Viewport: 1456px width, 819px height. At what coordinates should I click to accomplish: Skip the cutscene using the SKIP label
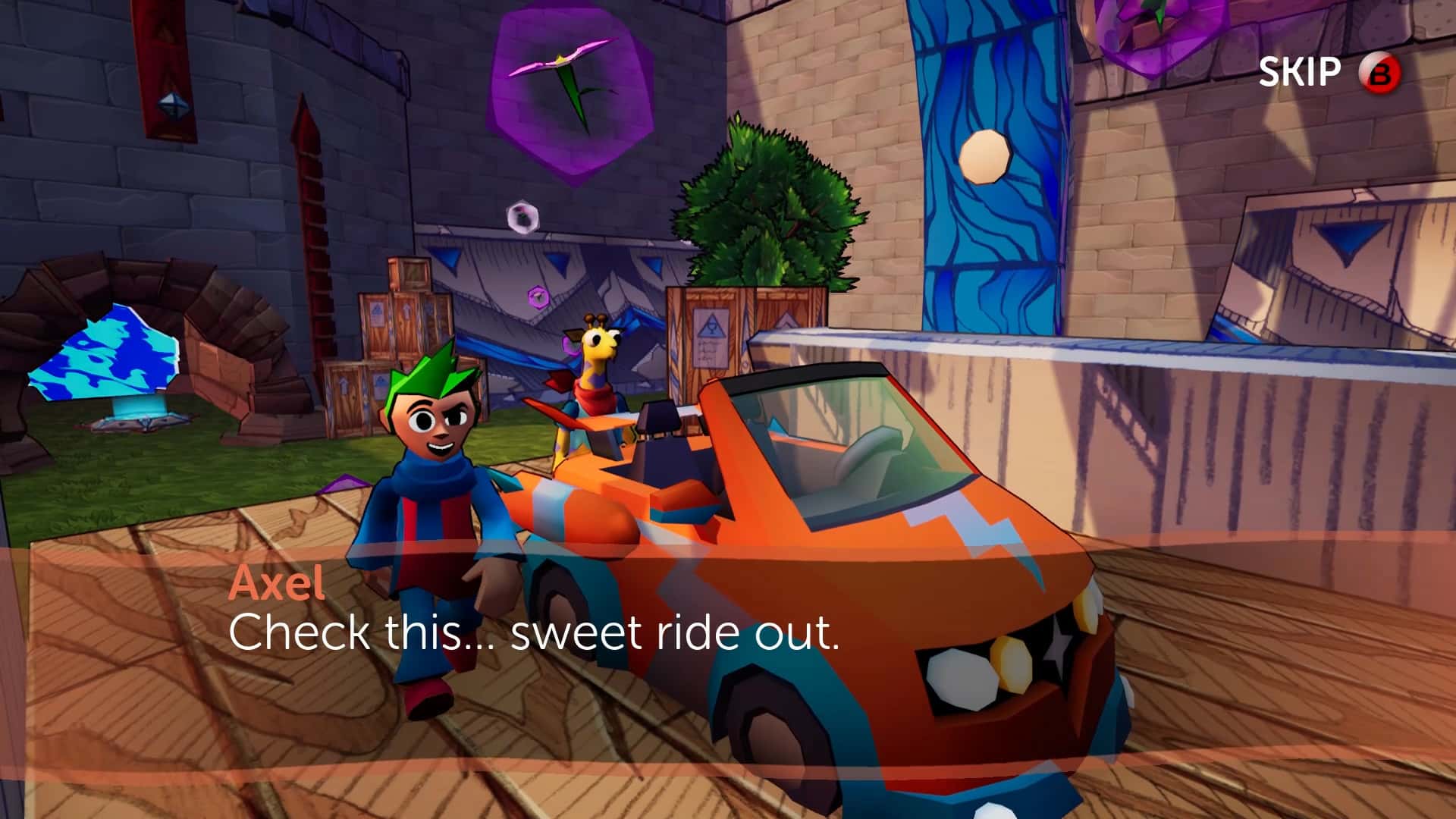tap(1300, 73)
